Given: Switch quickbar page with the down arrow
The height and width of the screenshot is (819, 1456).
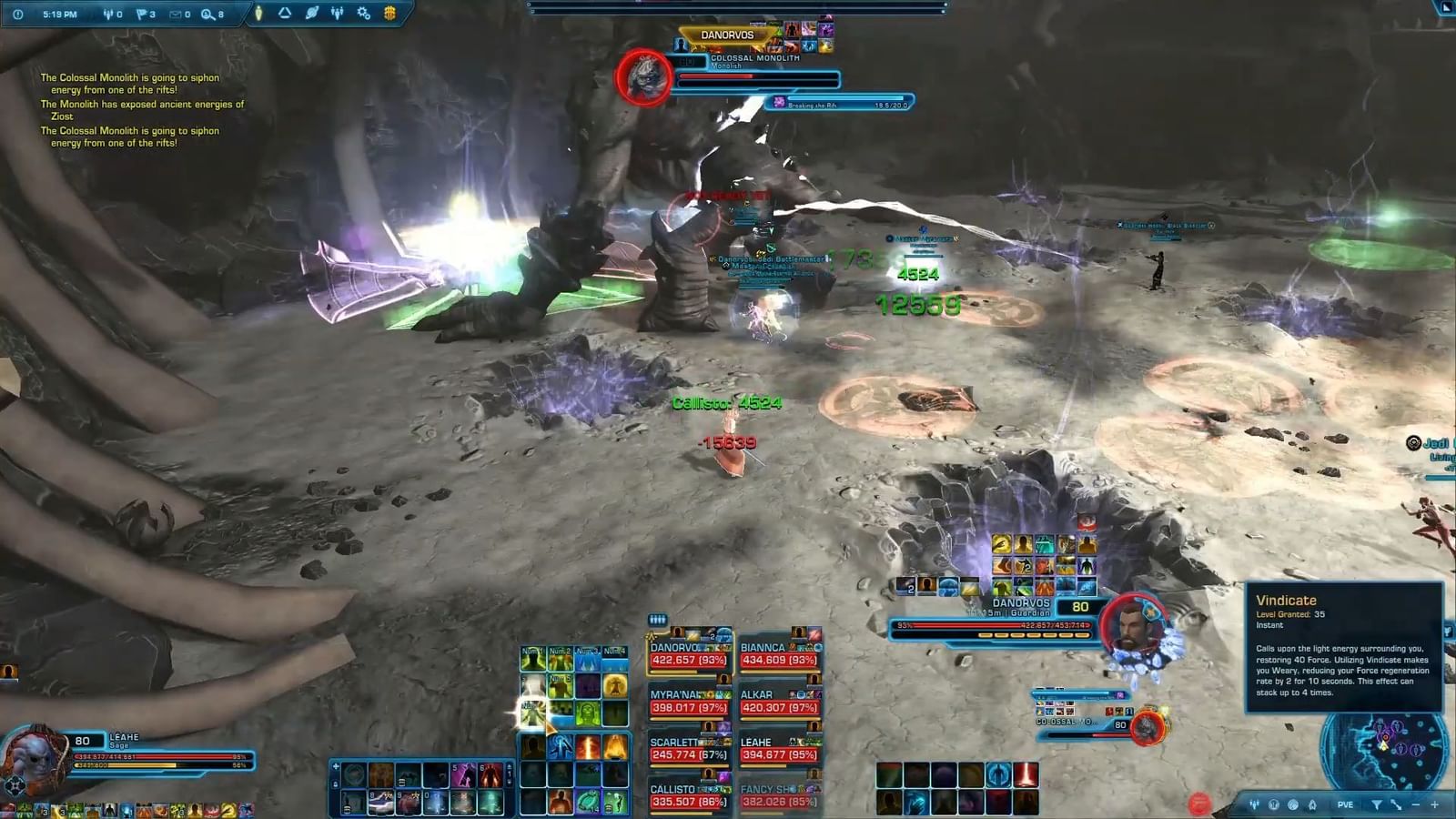Looking at the screenshot, I should [x=510, y=784].
